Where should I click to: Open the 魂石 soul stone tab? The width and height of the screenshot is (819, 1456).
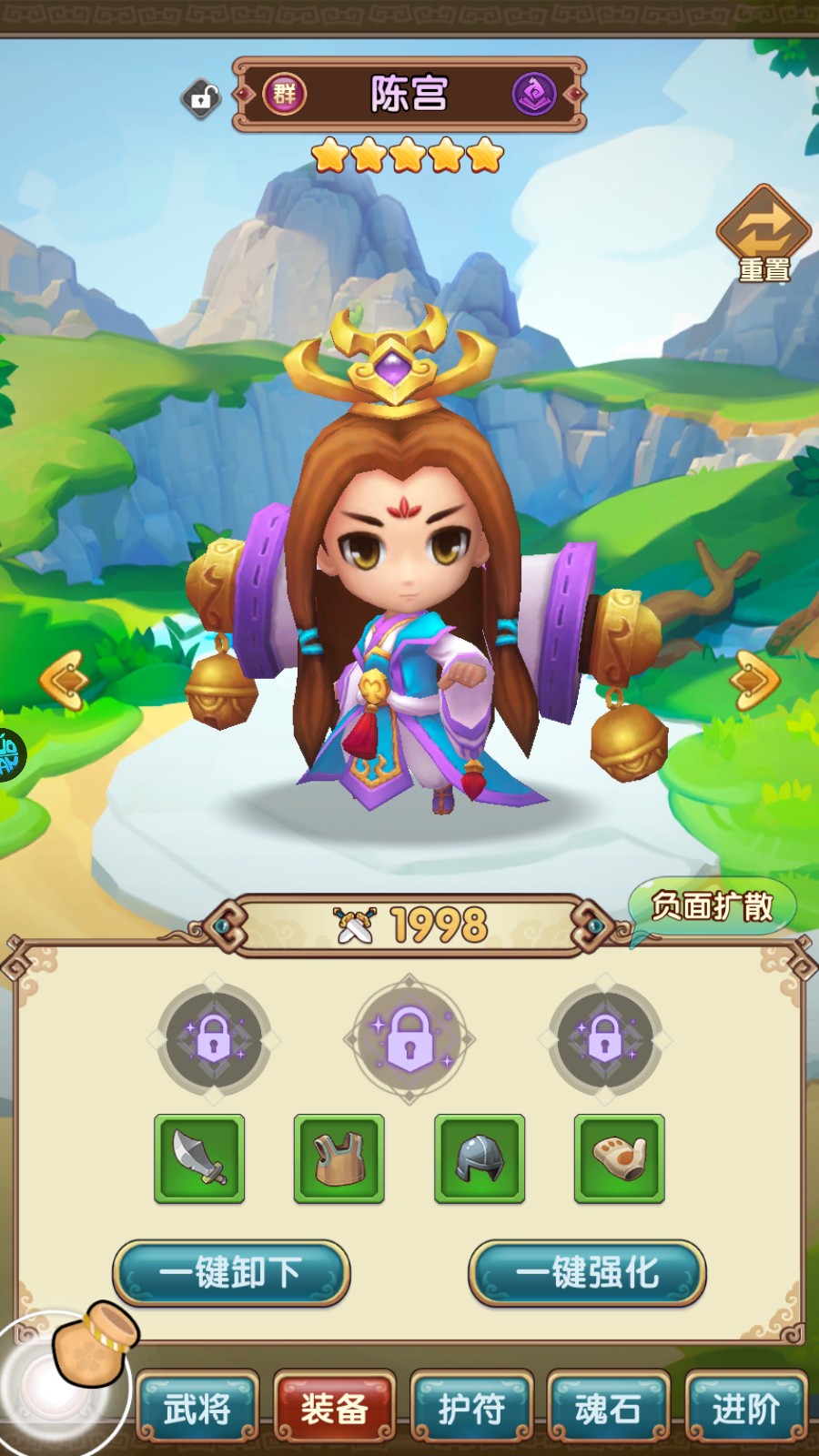pos(608,1409)
